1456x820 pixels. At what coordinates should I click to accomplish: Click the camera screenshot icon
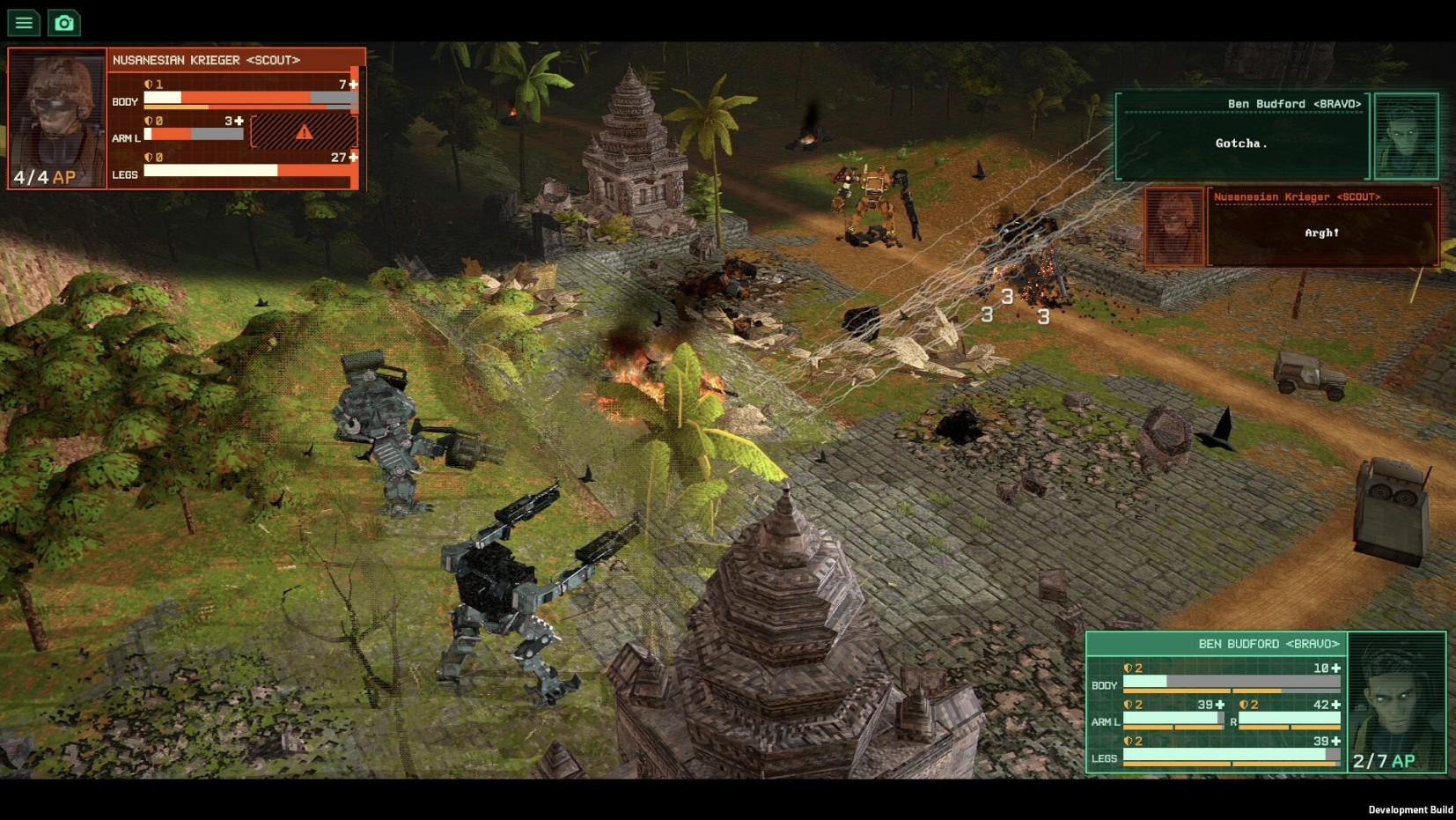[x=63, y=23]
